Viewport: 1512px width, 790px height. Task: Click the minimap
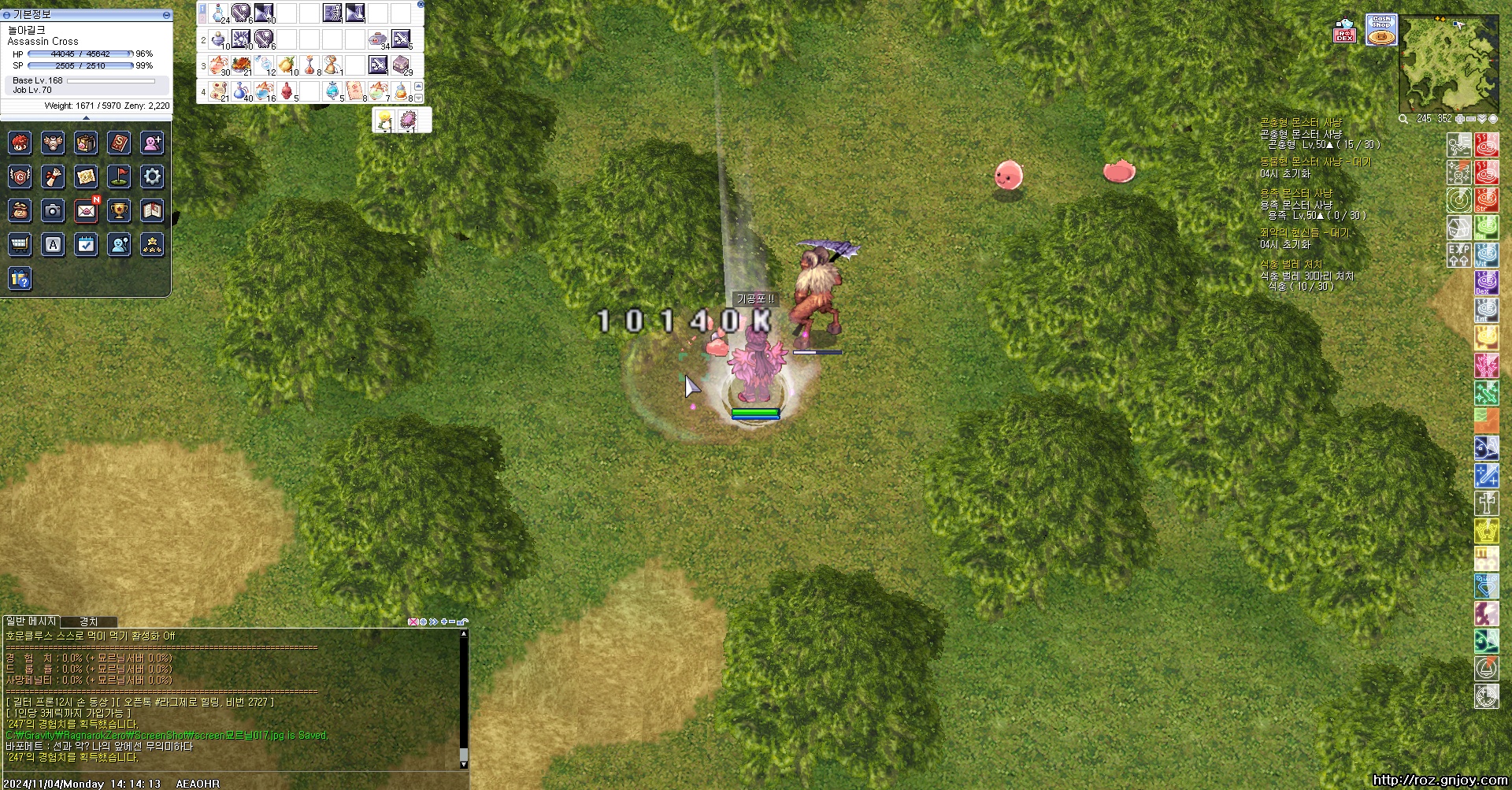point(1448,63)
